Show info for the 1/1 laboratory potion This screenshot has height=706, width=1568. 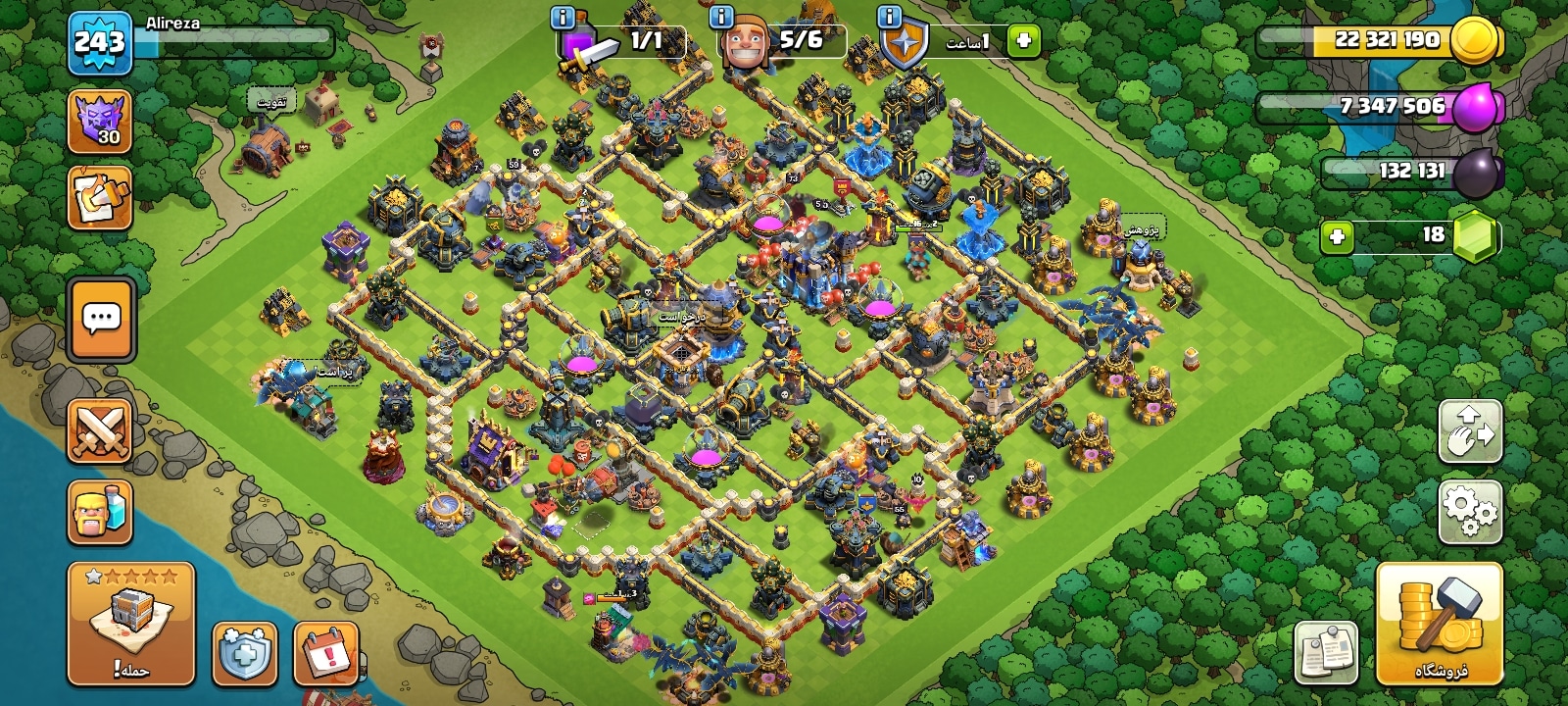tap(563, 17)
